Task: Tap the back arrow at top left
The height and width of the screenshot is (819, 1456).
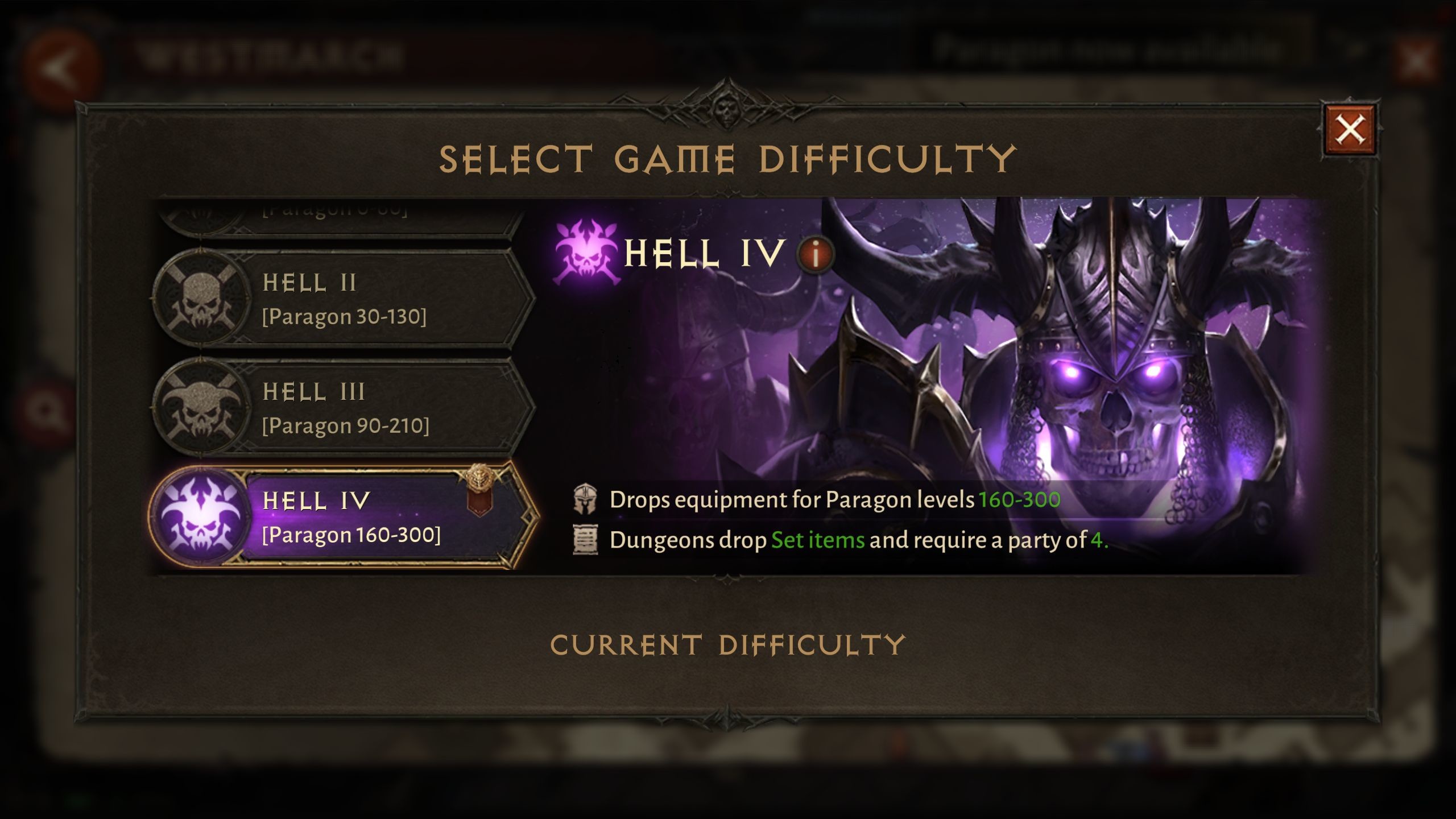Action: click(63, 57)
